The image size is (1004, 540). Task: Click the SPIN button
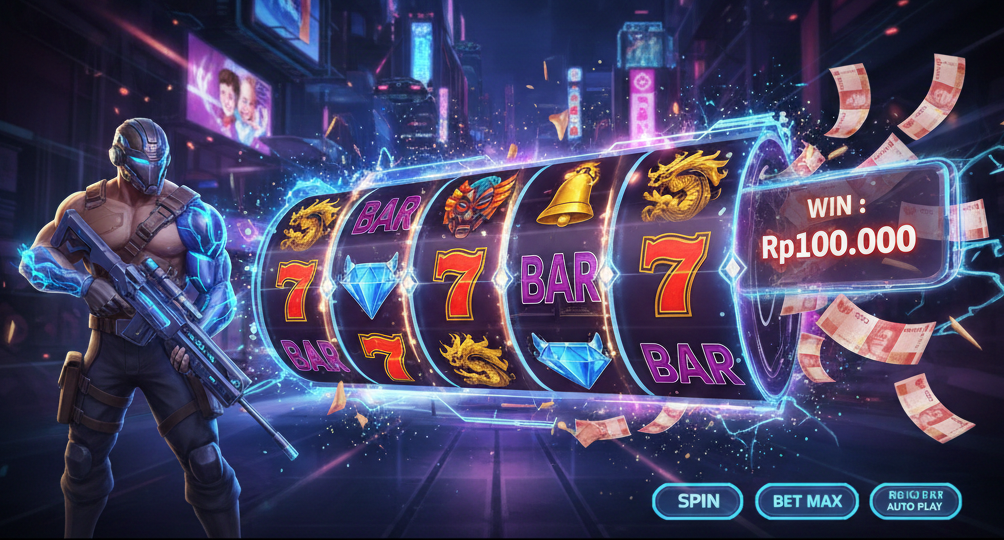pos(697,501)
